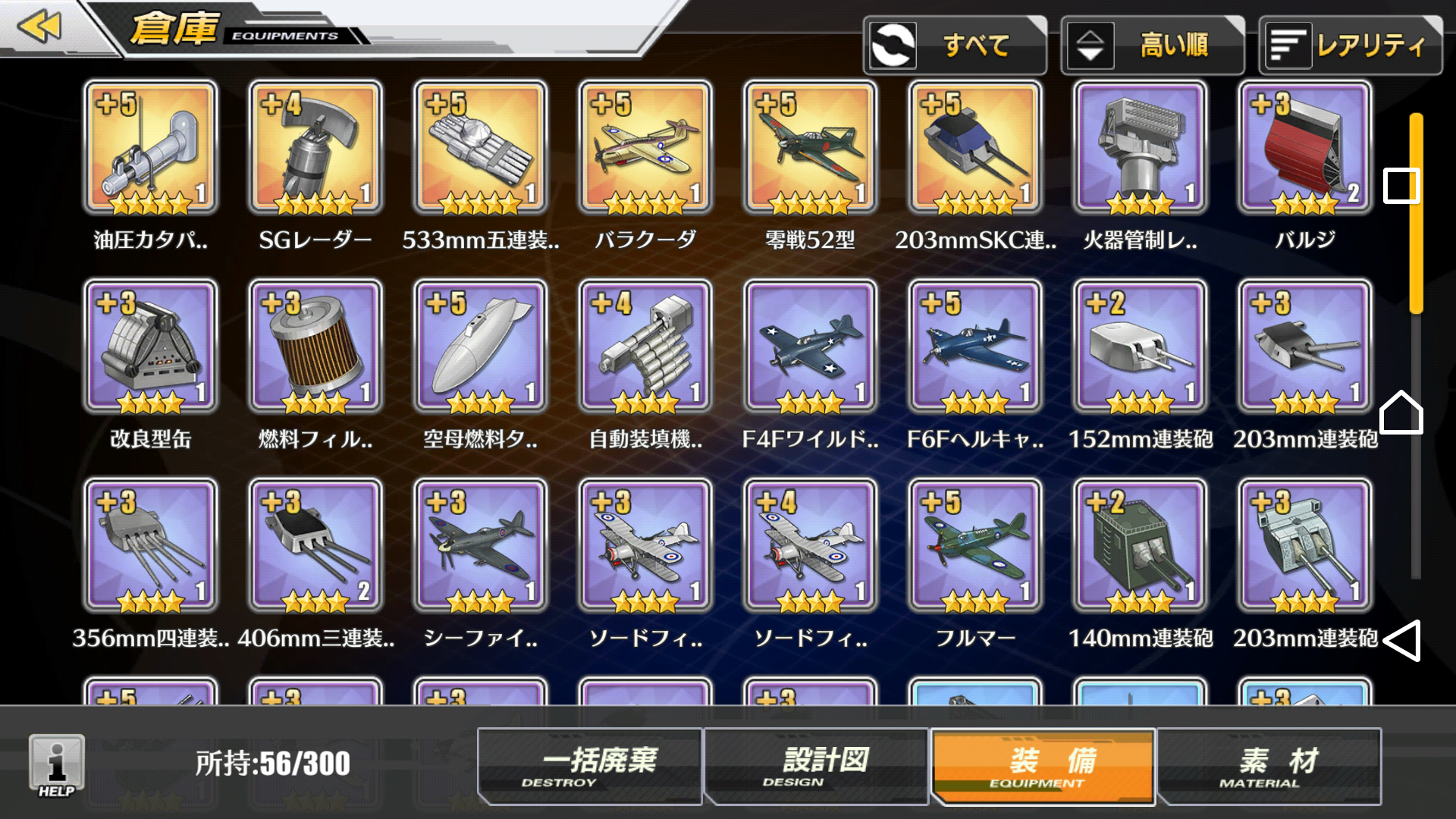Screen dimensions: 1456x819
Task: Open the すべて filter selector
Action: (x=955, y=45)
